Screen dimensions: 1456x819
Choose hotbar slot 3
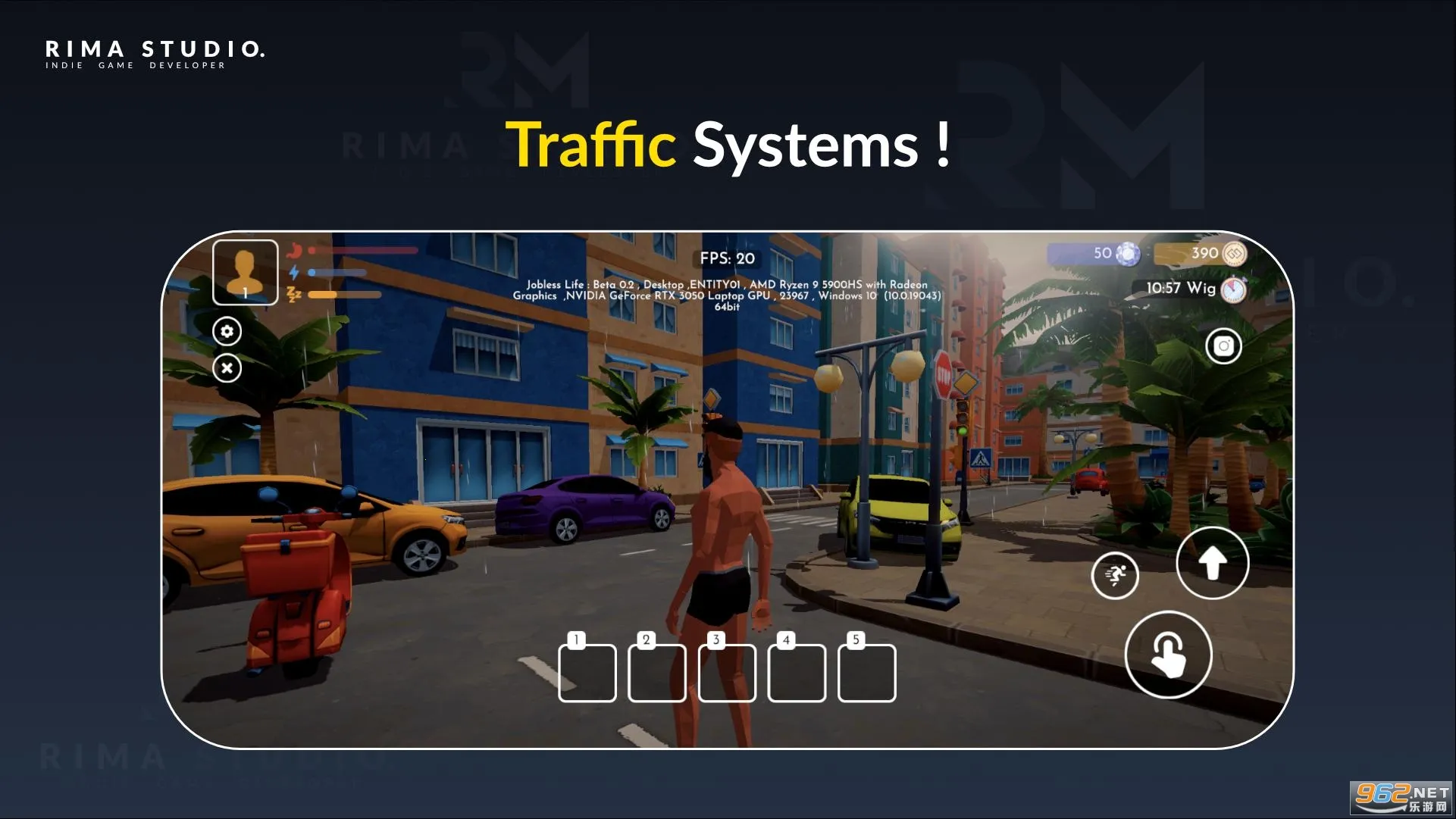[x=727, y=673]
